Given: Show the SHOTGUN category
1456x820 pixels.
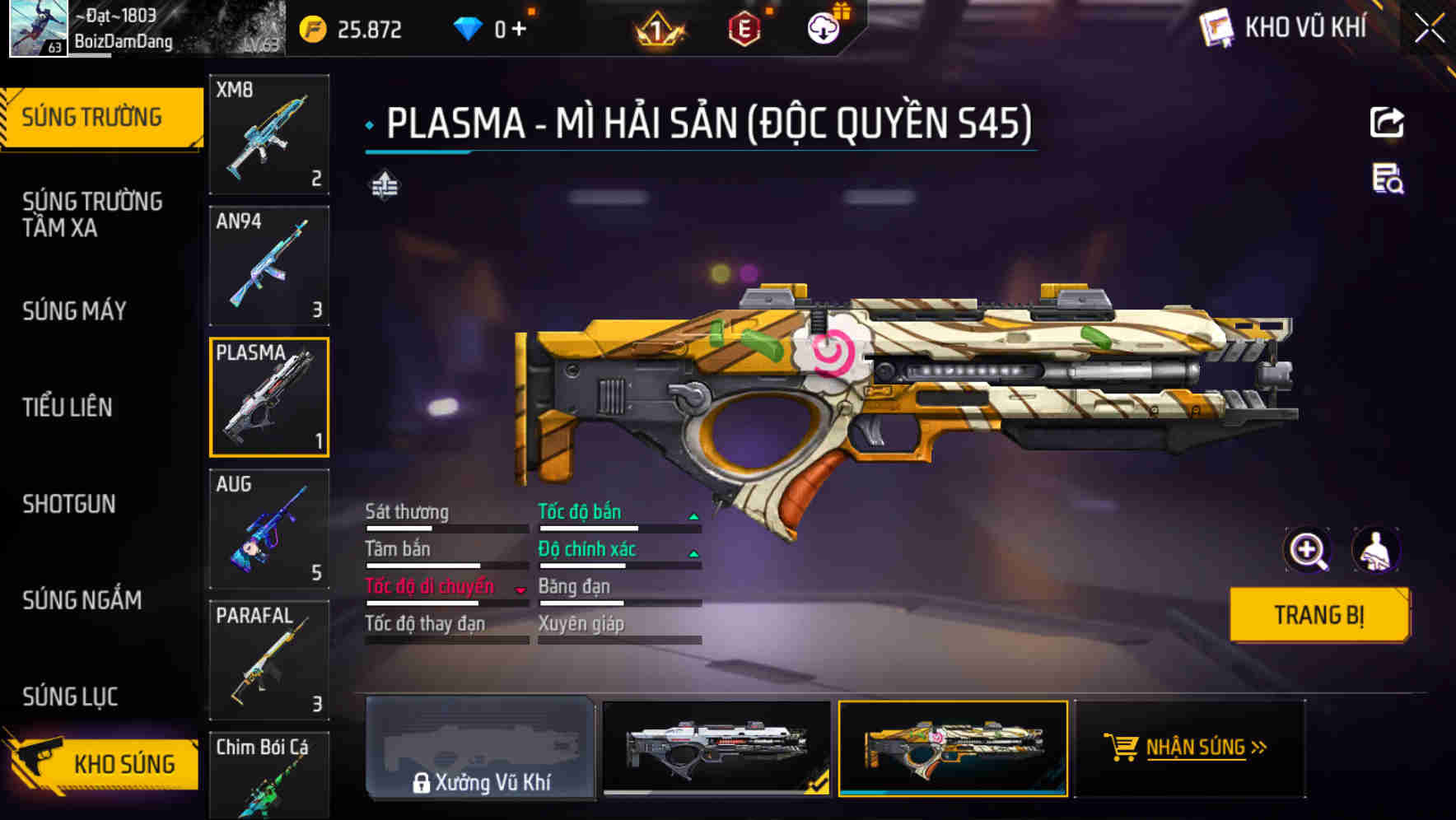Looking at the screenshot, I should 69,504.
